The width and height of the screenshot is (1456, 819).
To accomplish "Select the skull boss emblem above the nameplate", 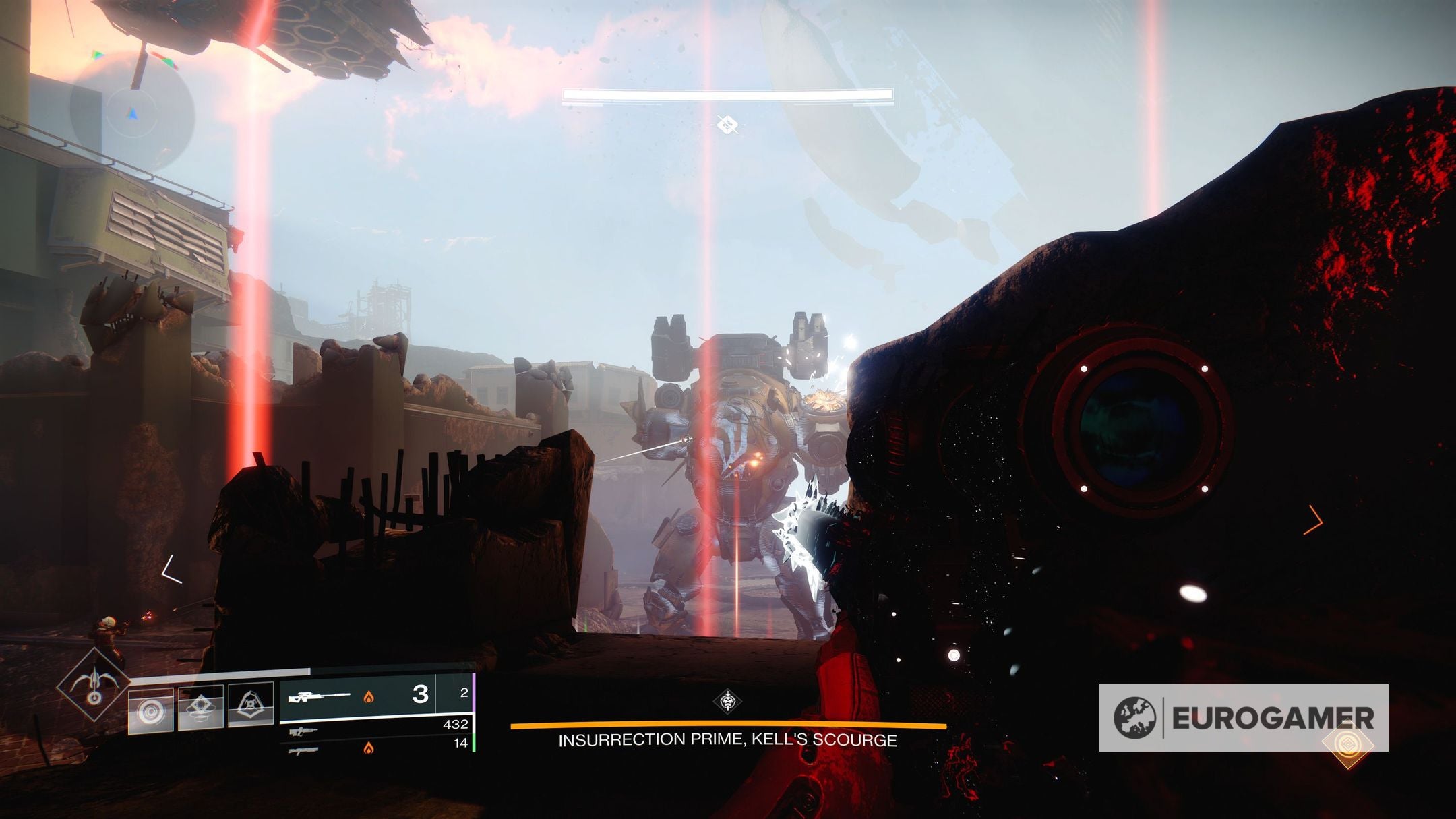I will (x=727, y=701).
